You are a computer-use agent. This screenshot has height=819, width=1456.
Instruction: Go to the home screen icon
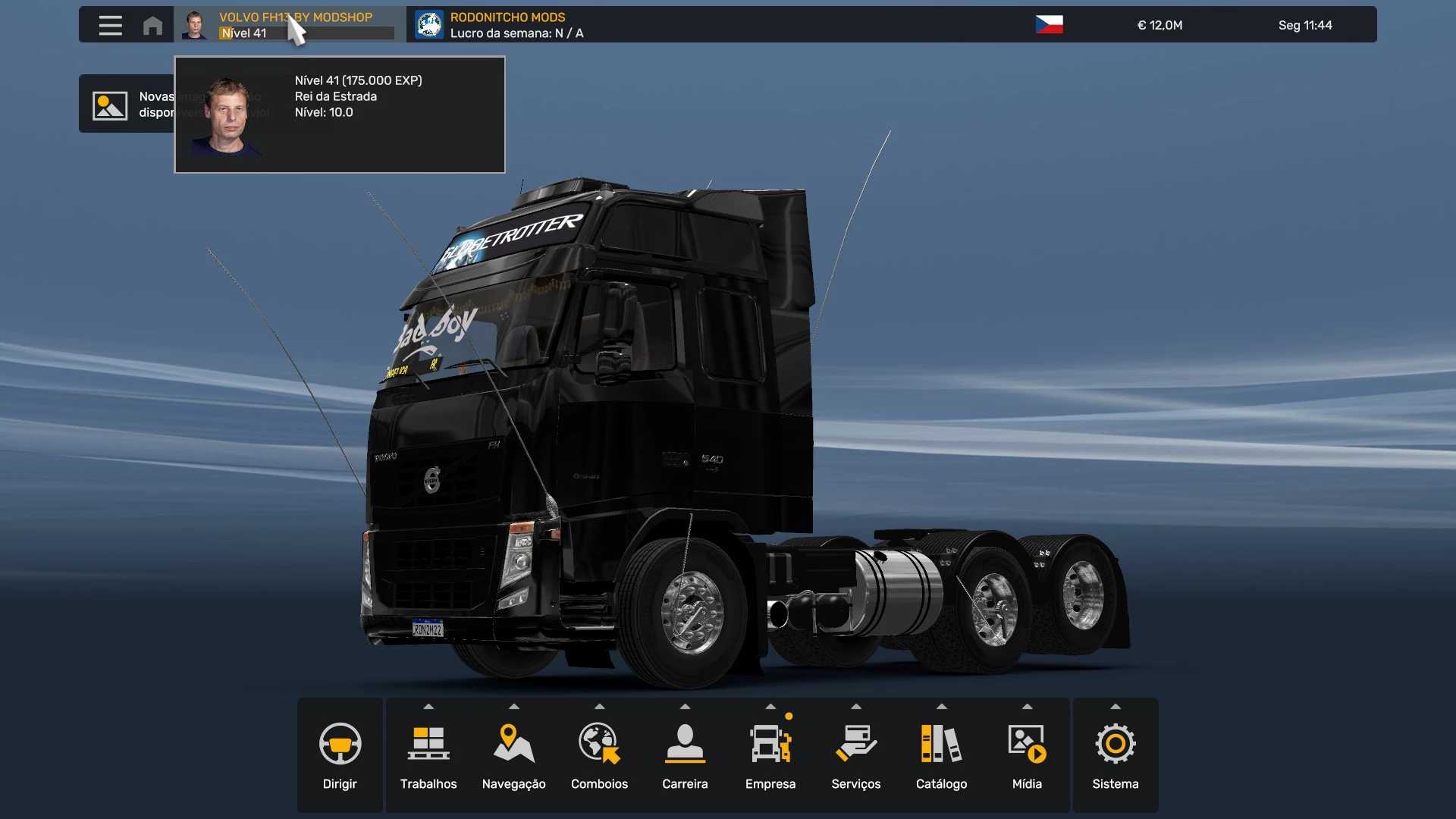[152, 25]
